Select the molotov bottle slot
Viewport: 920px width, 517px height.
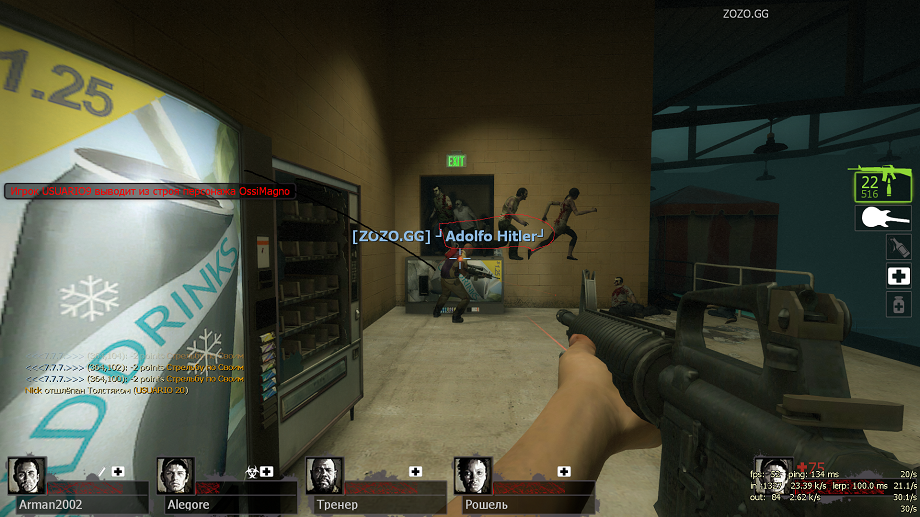897,248
